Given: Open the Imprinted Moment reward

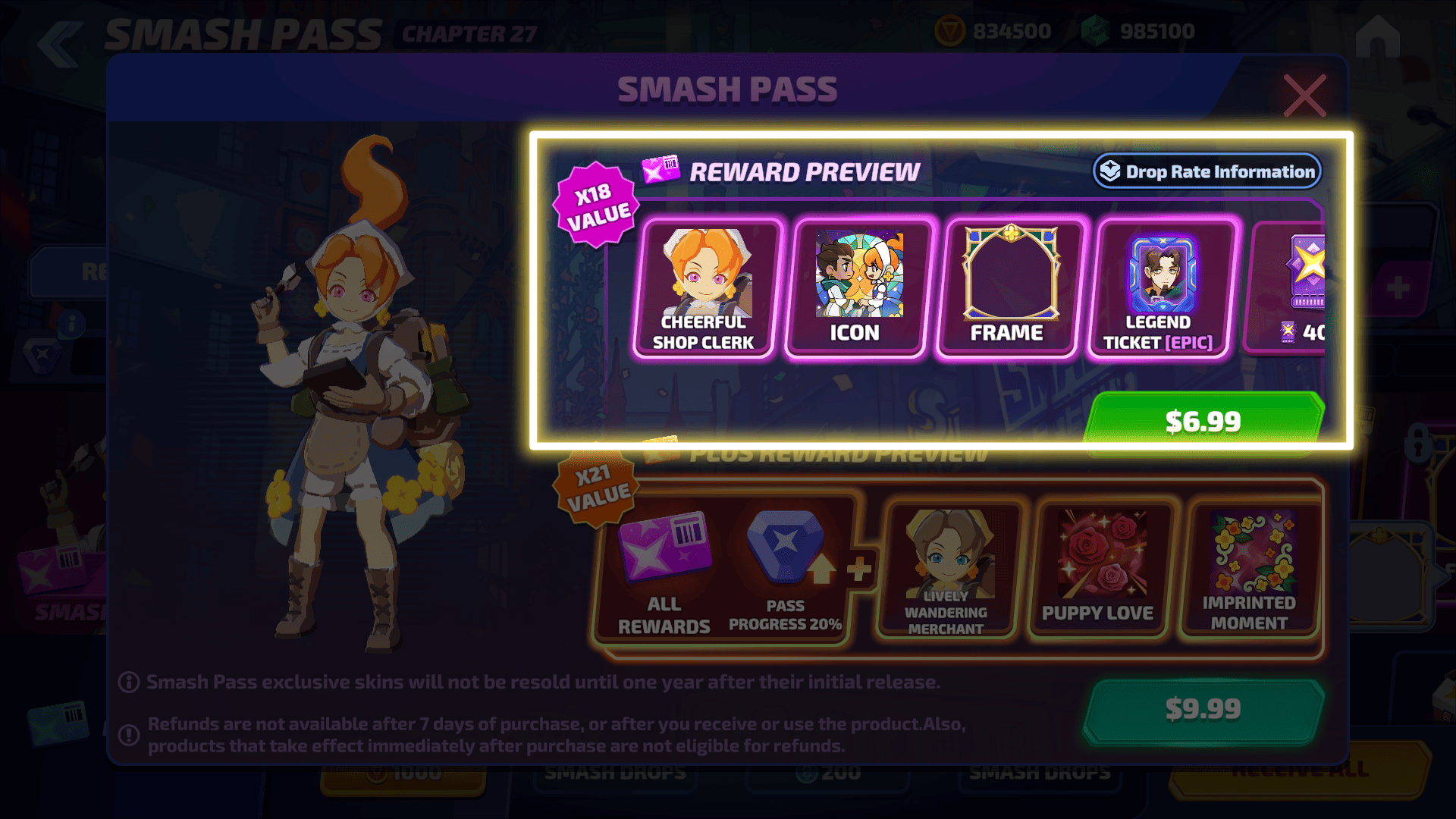Looking at the screenshot, I should click(x=1250, y=569).
